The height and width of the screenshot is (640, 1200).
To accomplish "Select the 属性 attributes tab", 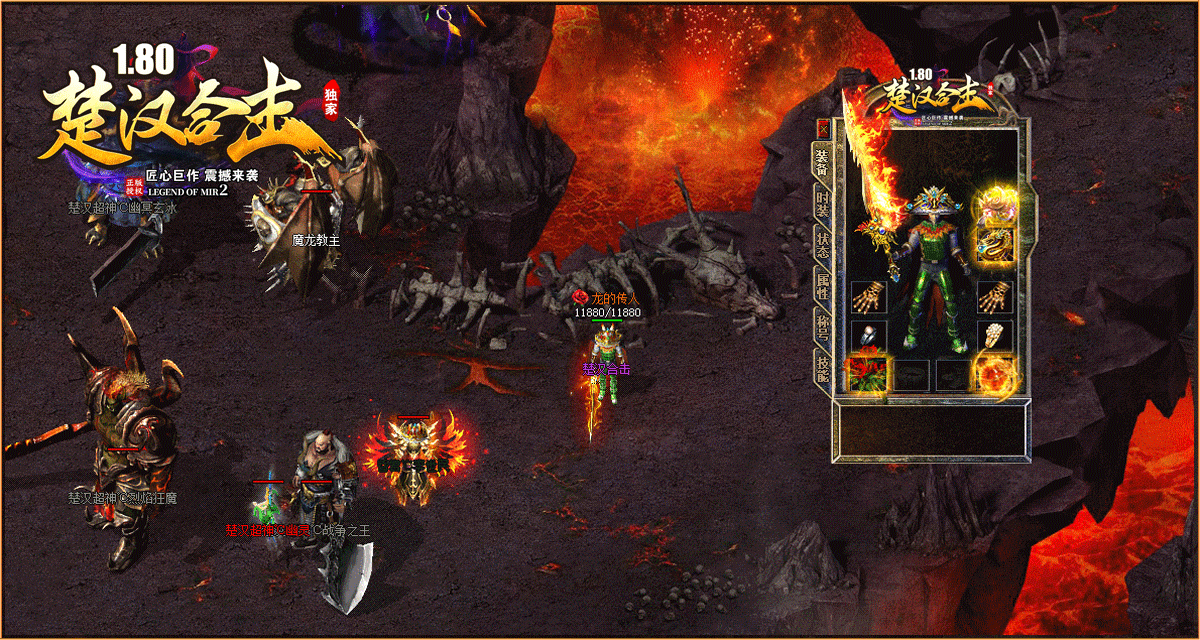I will (x=823, y=288).
